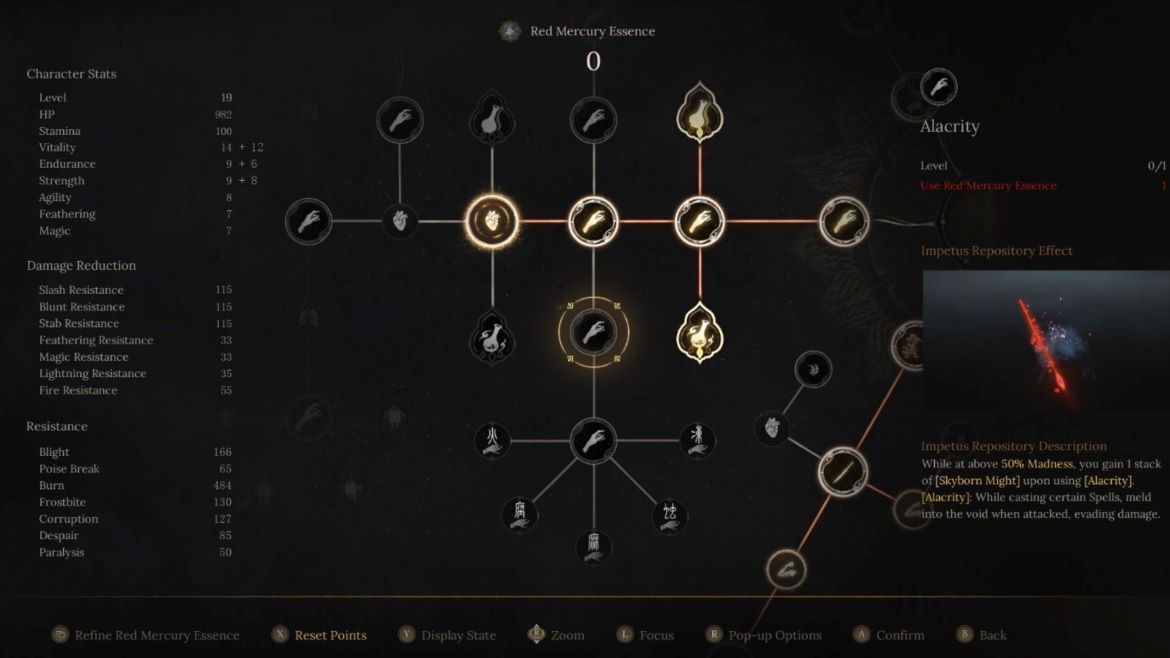Select the highlighted Alacrity node in the tree

pyautogui.click(x=593, y=331)
